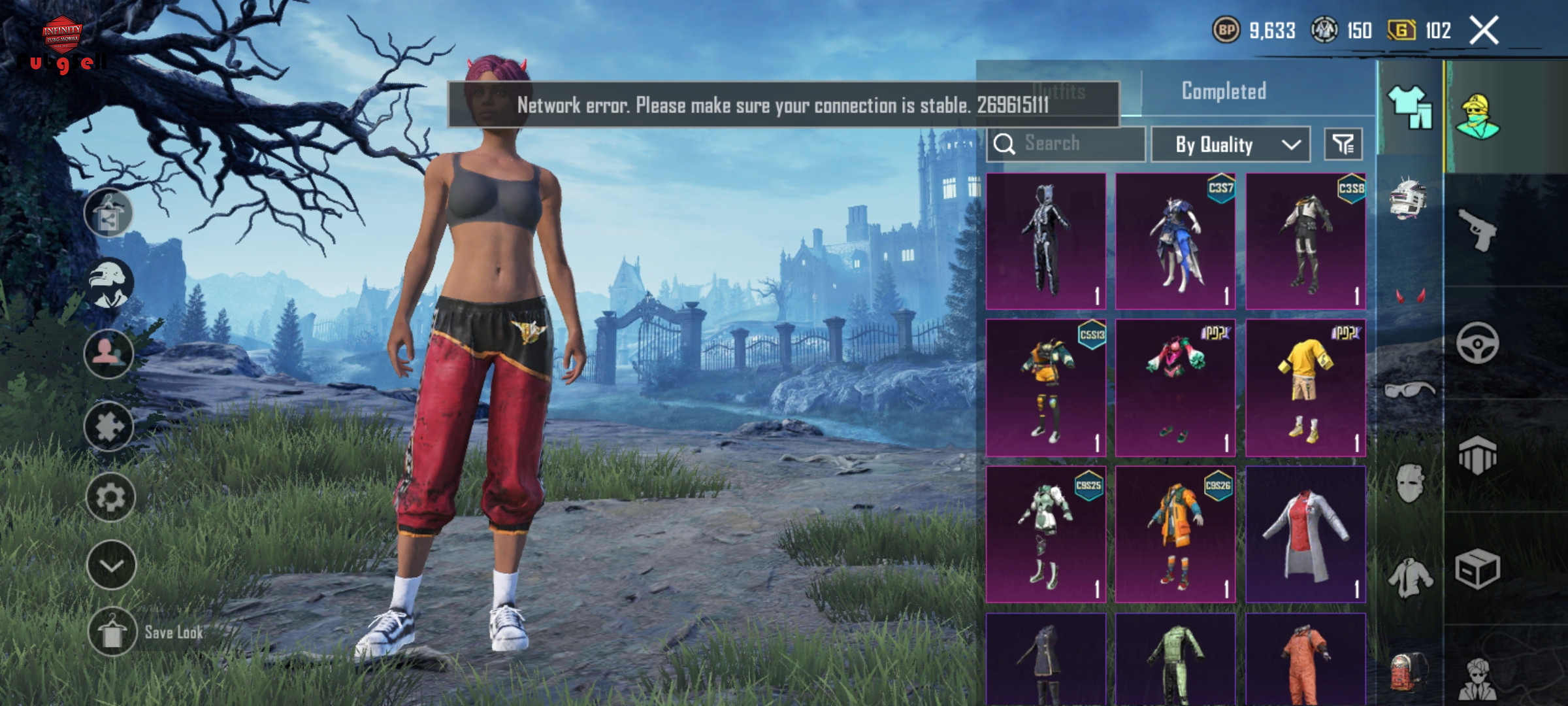Viewport: 1568px width, 706px height.
Task: Click the outfit Search field
Action: coord(1066,144)
